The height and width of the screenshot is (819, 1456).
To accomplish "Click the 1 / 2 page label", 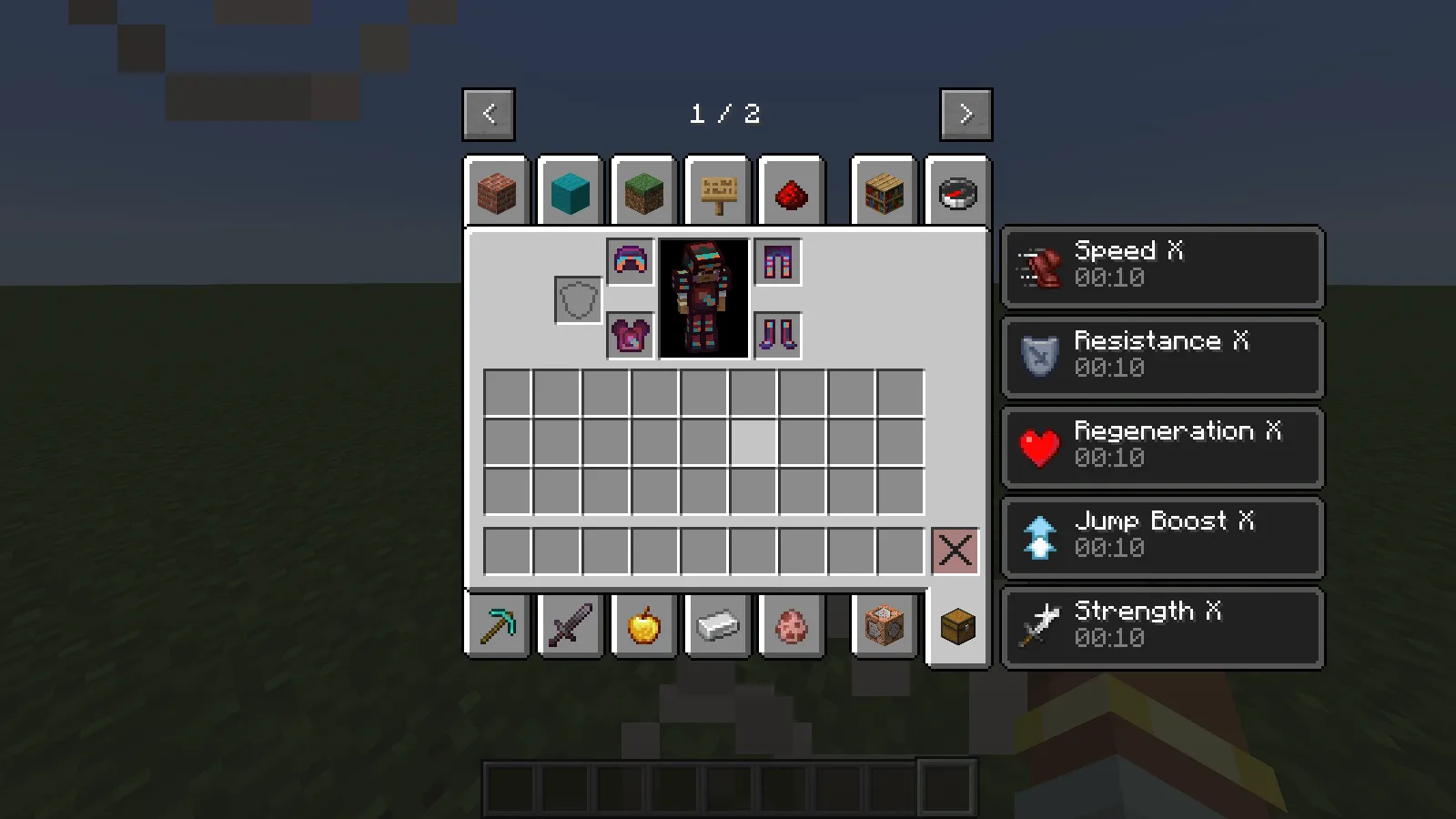I will pos(725,115).
